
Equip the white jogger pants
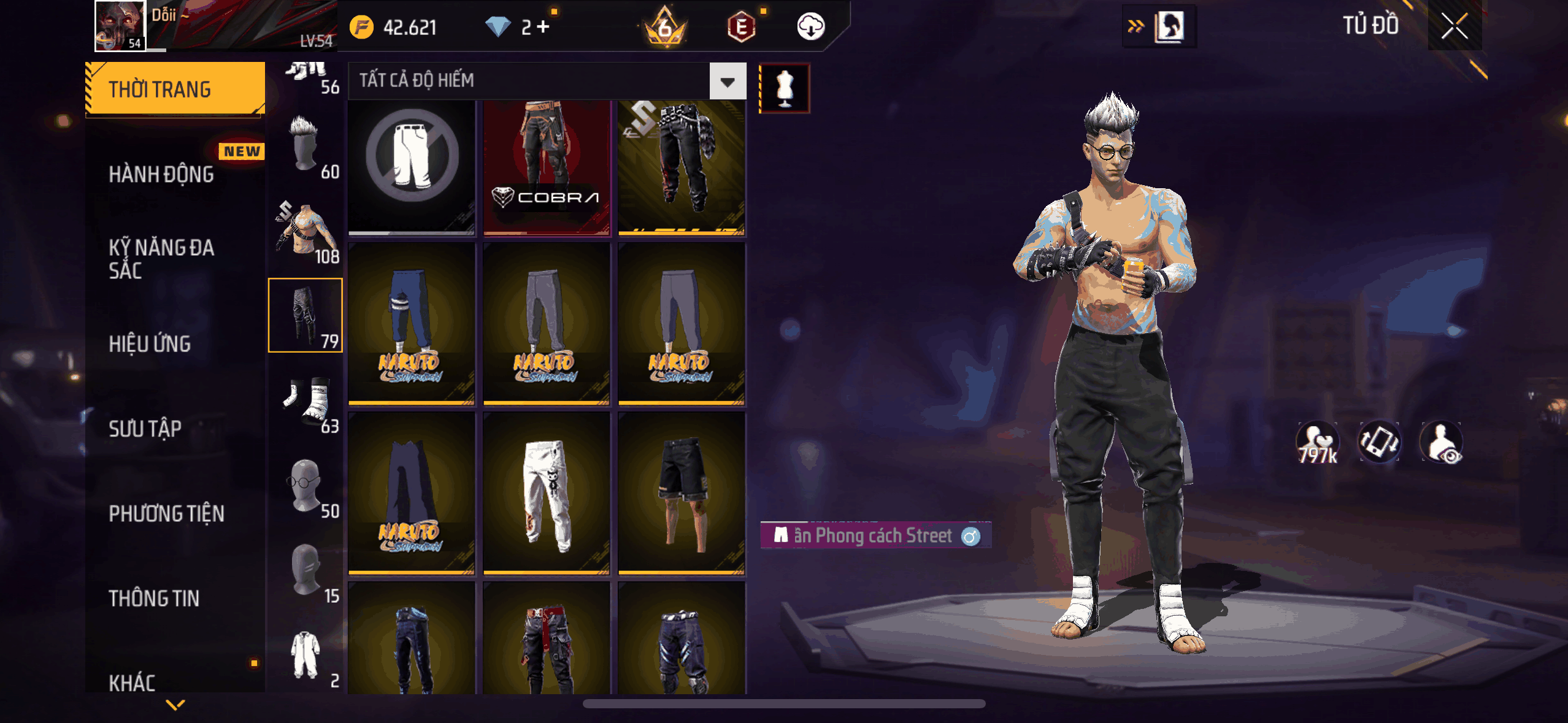546,494
